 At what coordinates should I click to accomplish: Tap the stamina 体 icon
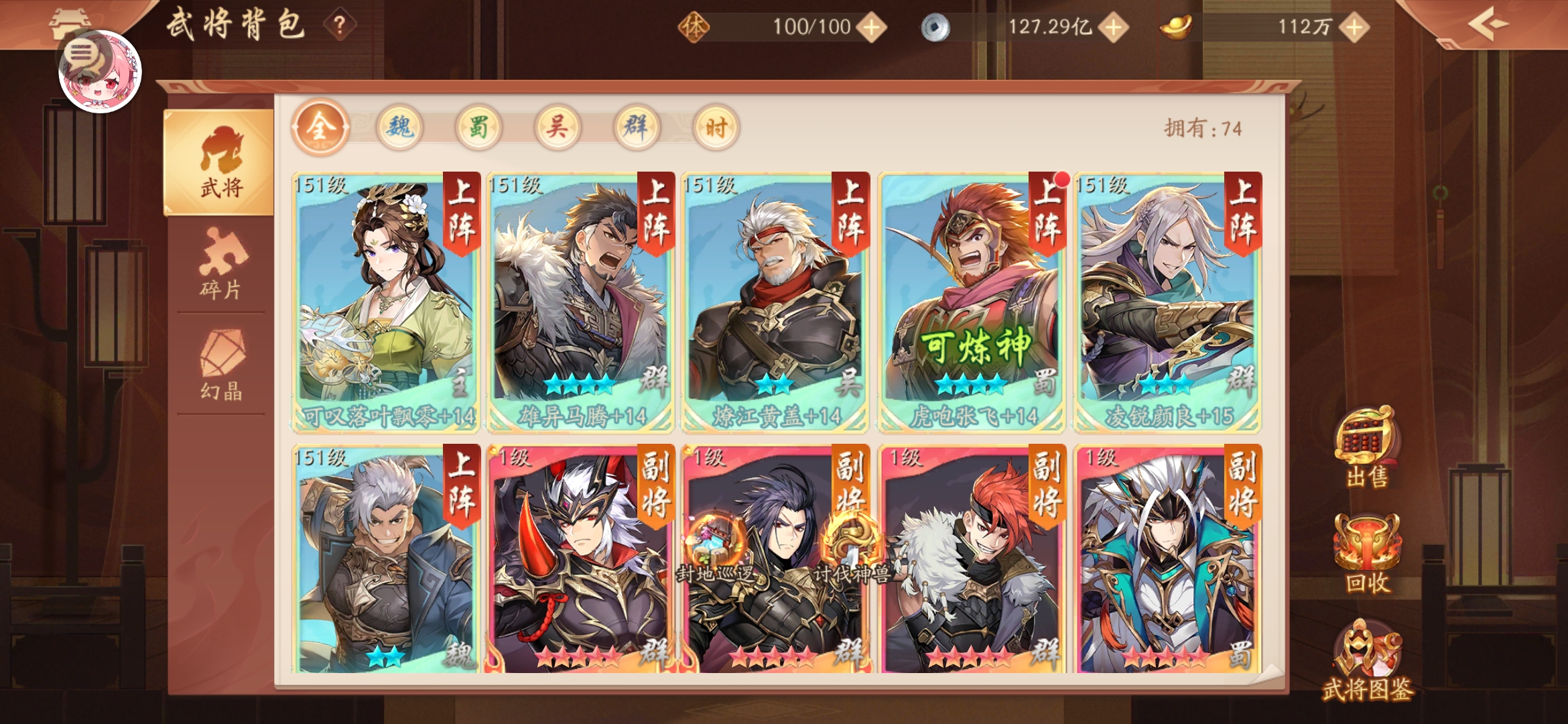pyautogui.click(x=695, y=27)
